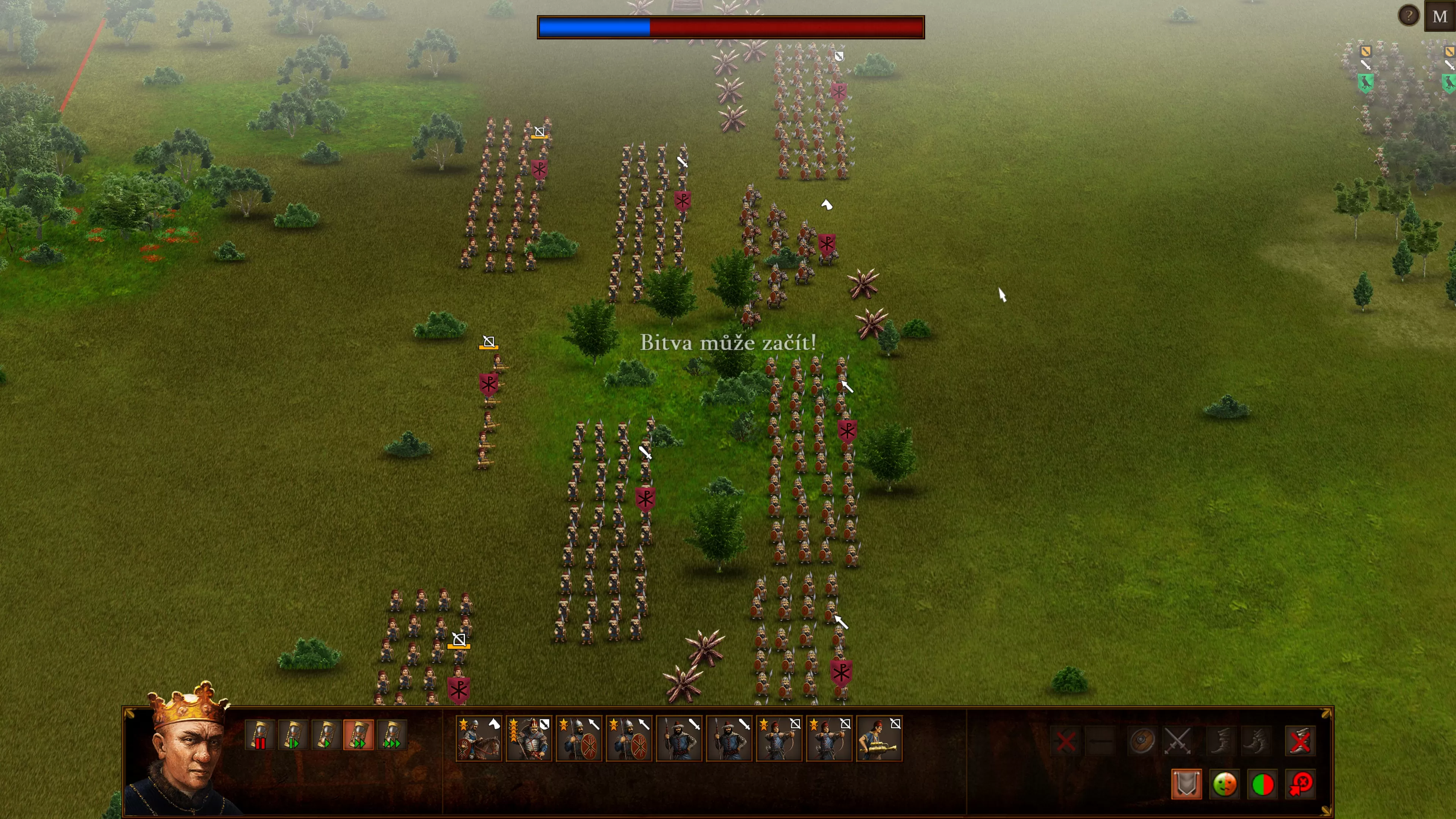Select the highlighted double-arrow speed hourglass
The height and width of the screenshot is (819, 1456).
click(358, 735)
